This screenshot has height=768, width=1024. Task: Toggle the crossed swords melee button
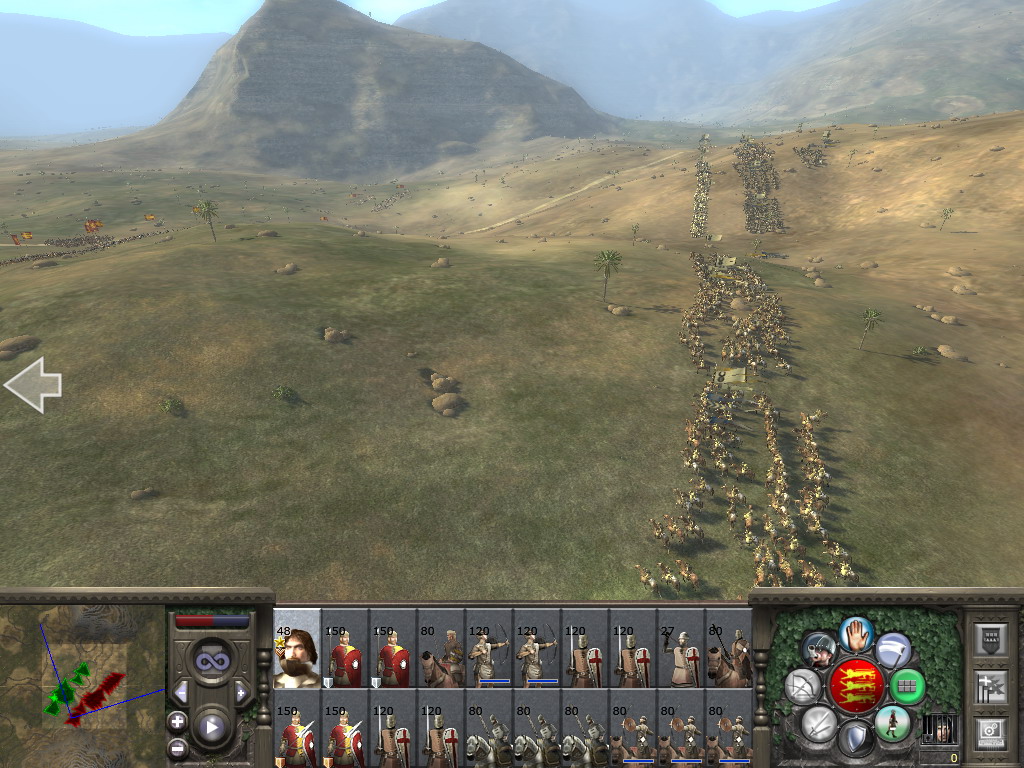819,722
